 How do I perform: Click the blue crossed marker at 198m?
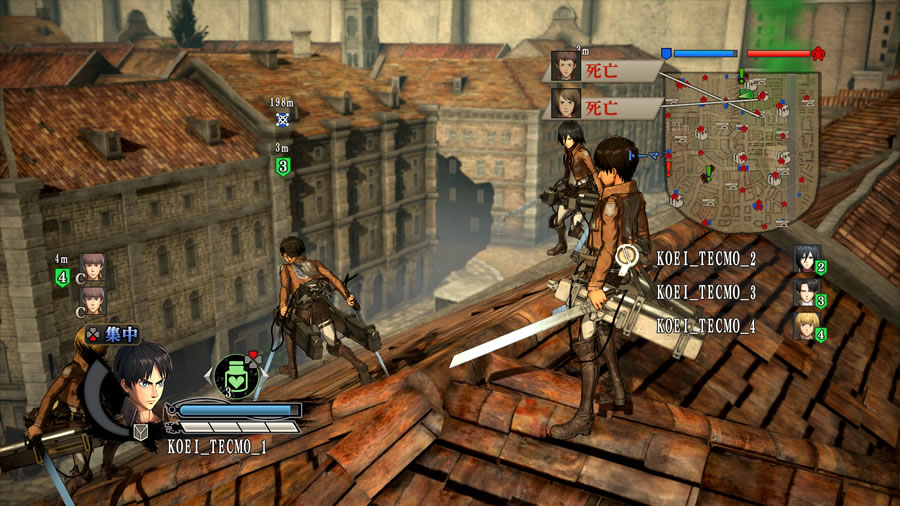click(283, 120)
